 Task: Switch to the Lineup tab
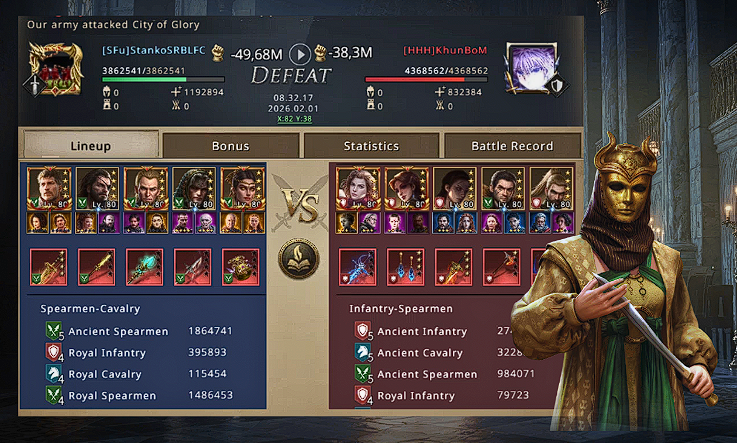[91, 145]
